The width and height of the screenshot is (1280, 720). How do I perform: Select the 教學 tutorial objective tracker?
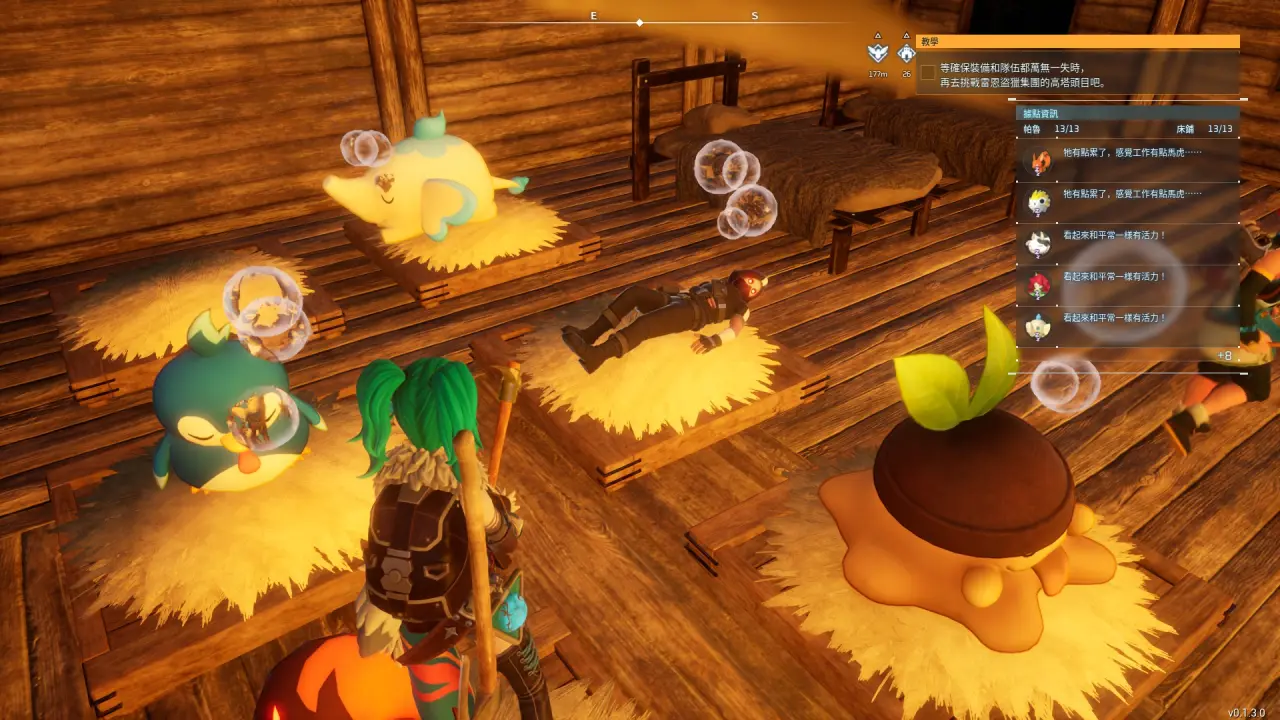pos(1077,42)
